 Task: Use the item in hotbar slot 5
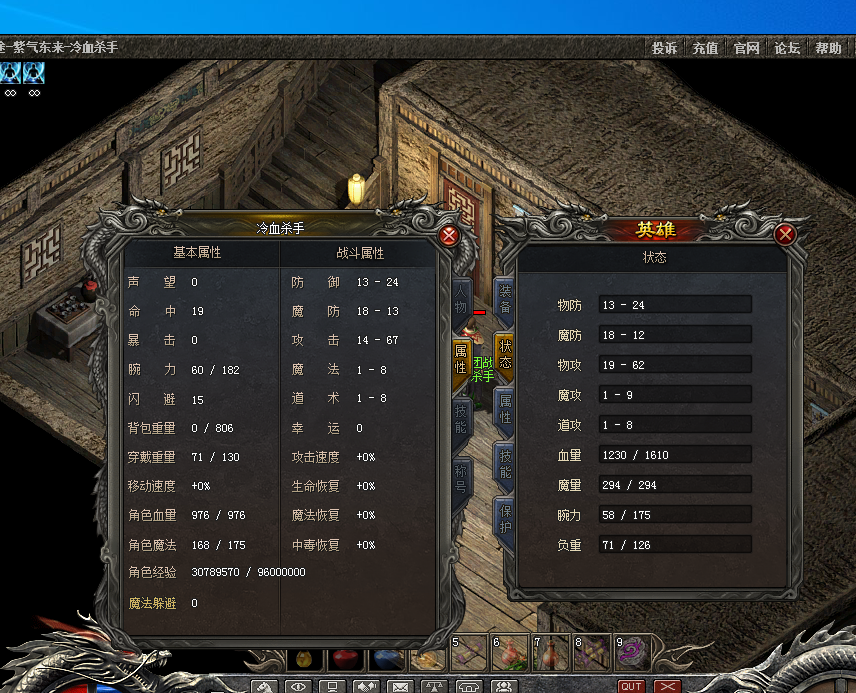[469, 652]
